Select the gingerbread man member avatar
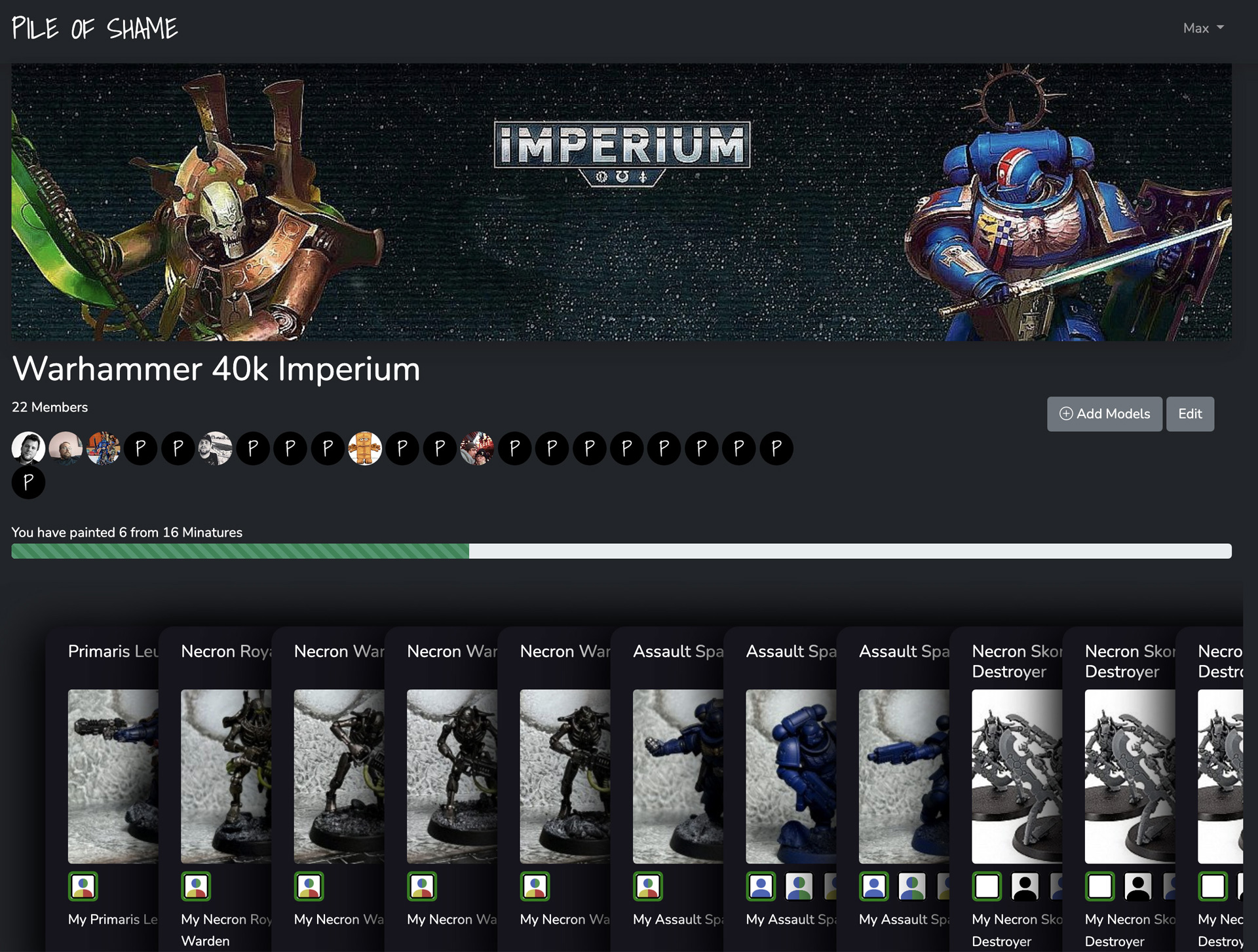 365,449
